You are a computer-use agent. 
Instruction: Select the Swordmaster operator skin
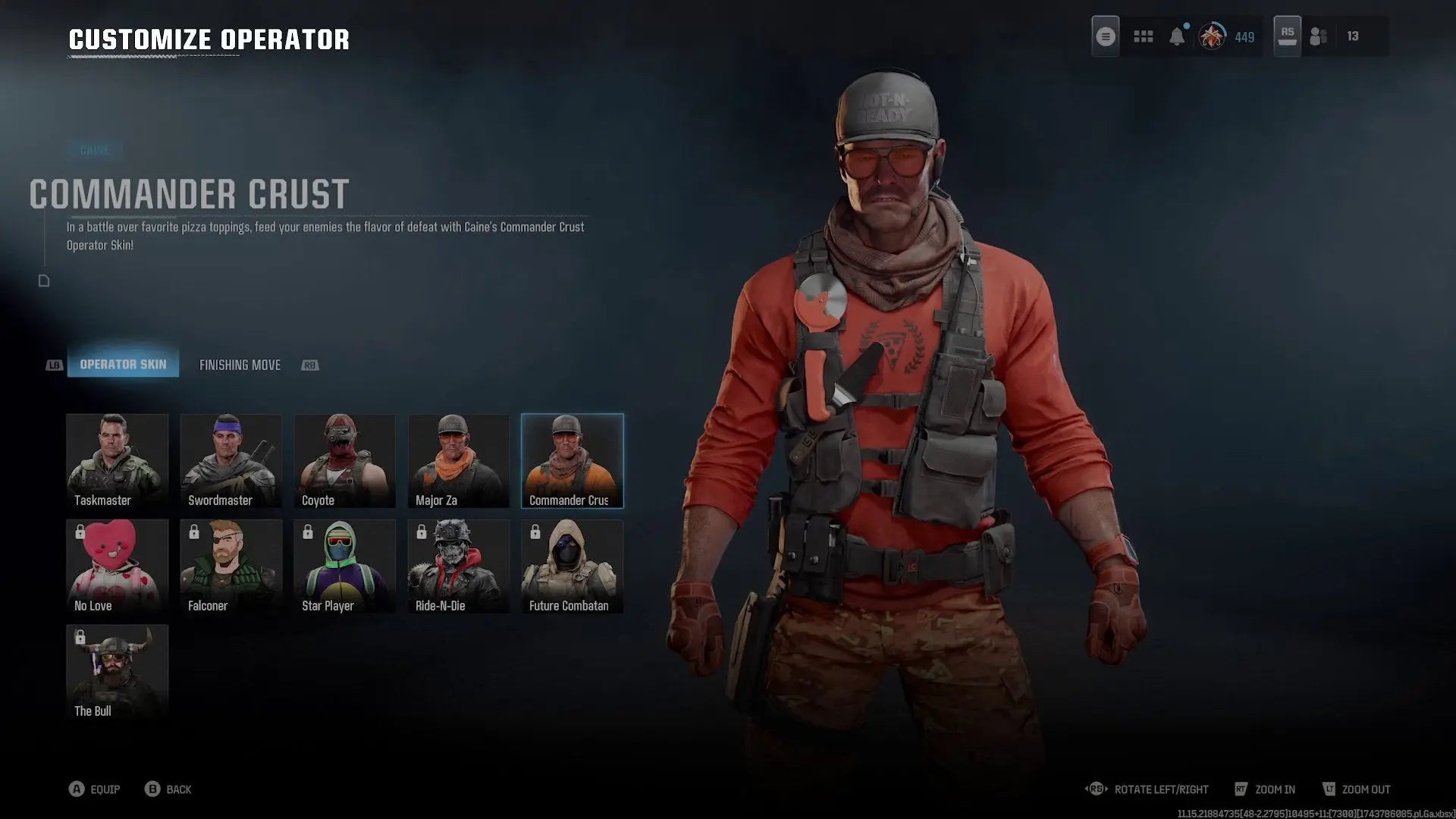(x=231, y=459)
